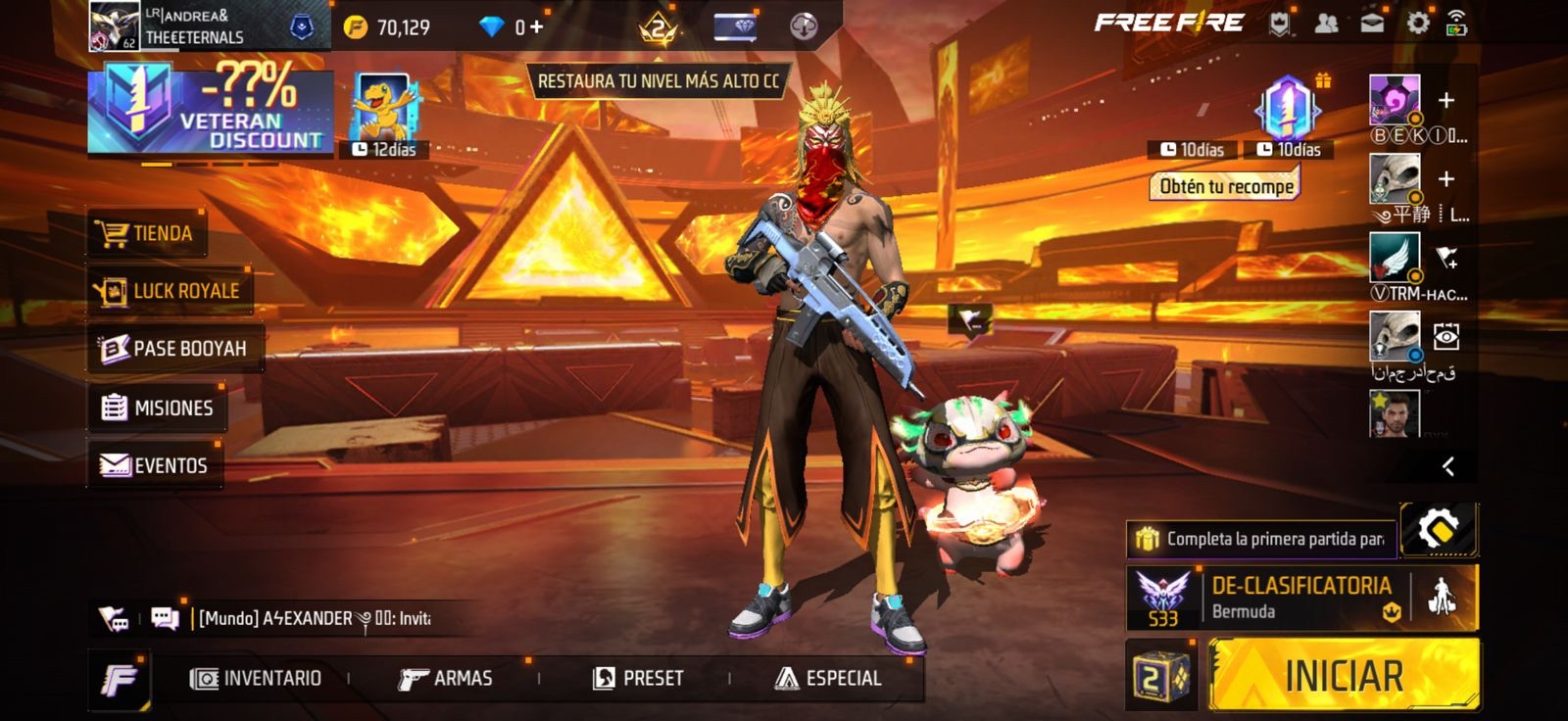Open the world chat message bar

(x=314, y=618)
